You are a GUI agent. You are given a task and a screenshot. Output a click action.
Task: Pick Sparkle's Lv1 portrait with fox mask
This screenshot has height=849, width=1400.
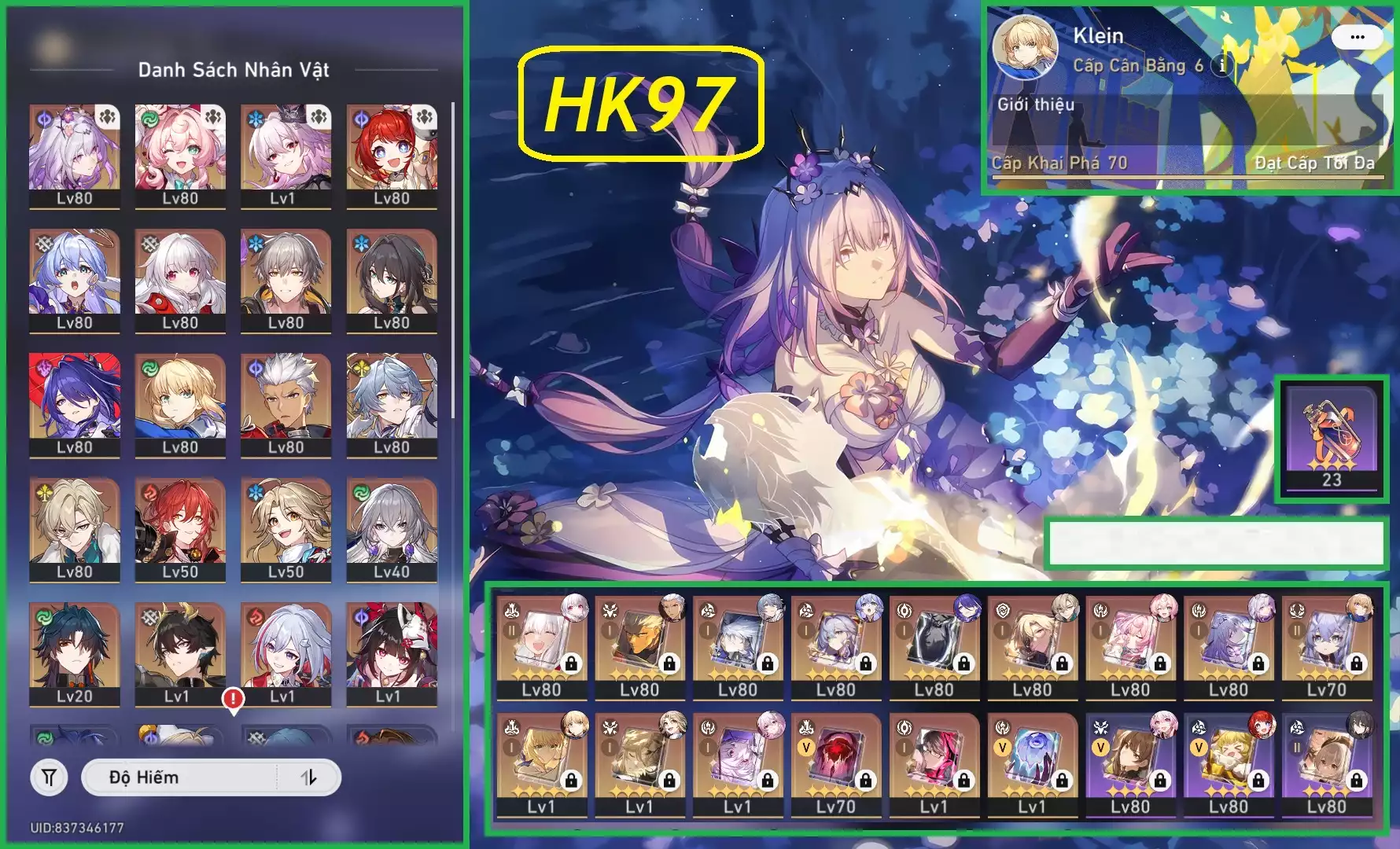[x=392, y=652]
